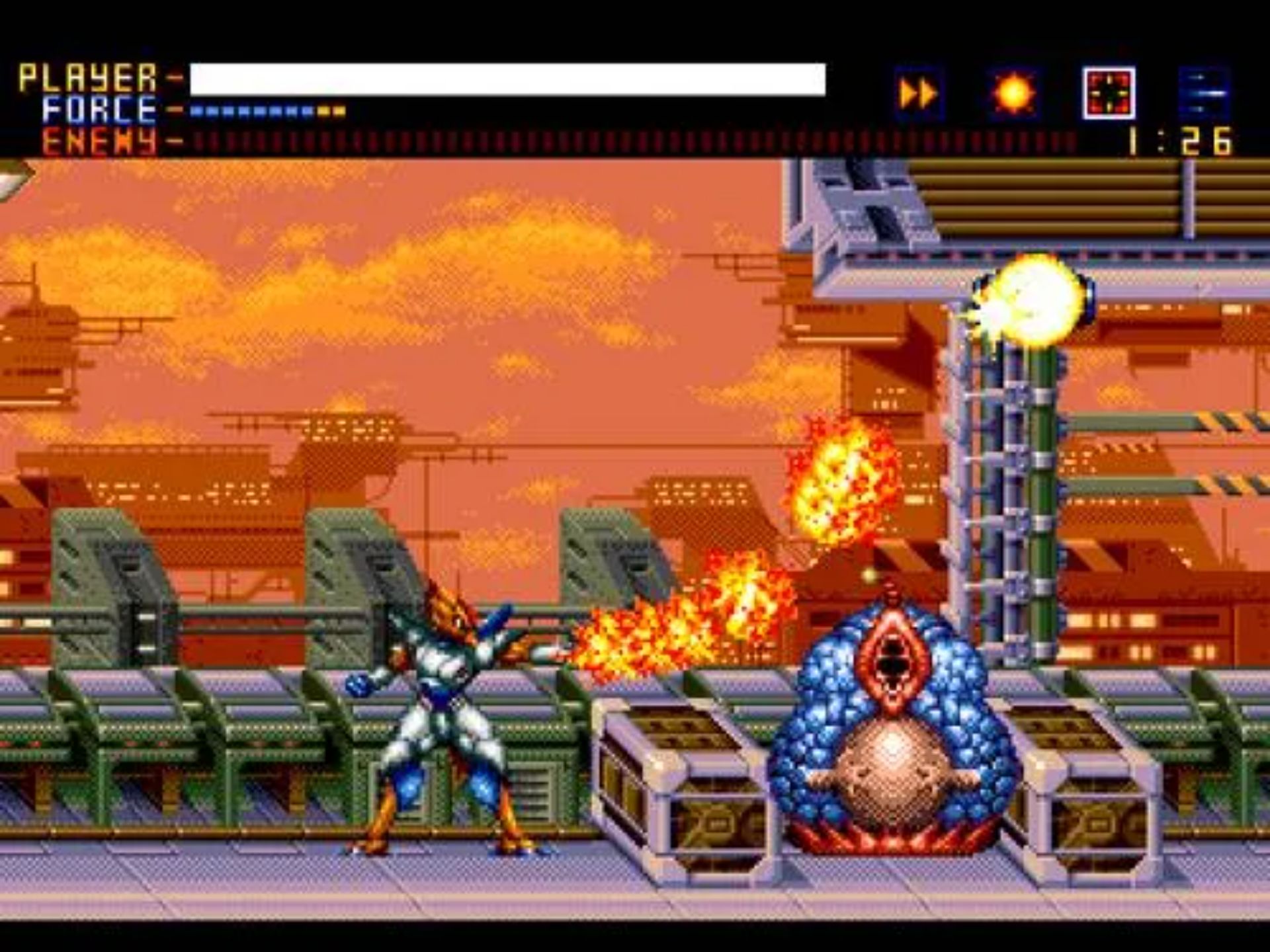The height and width of the screenshot is (952, 1270).
Task: Choose the fiery sun weapon icon
Action: (x=1014, y=94)
